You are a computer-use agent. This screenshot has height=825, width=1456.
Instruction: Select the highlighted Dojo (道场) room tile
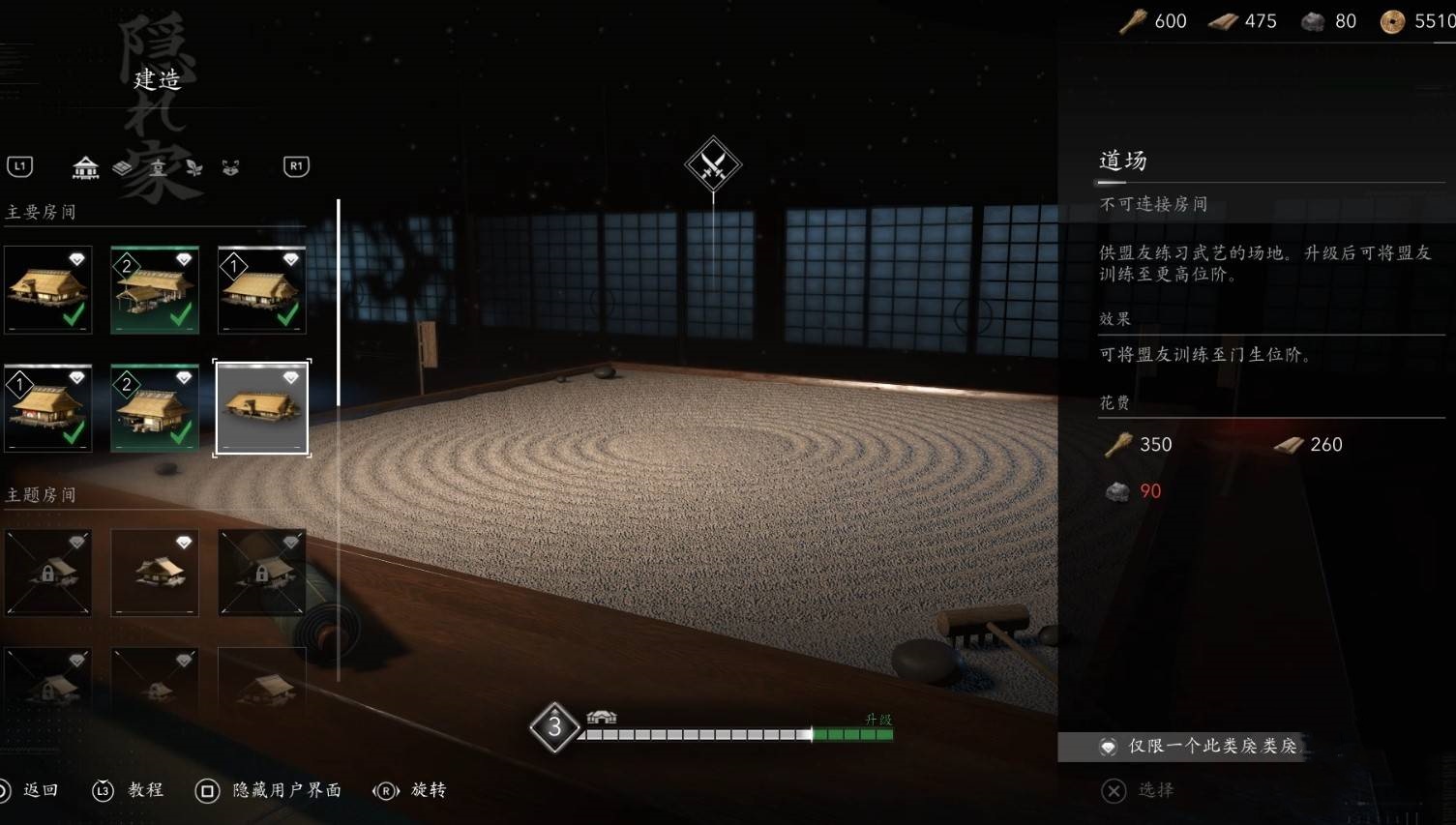coord(261,408)
